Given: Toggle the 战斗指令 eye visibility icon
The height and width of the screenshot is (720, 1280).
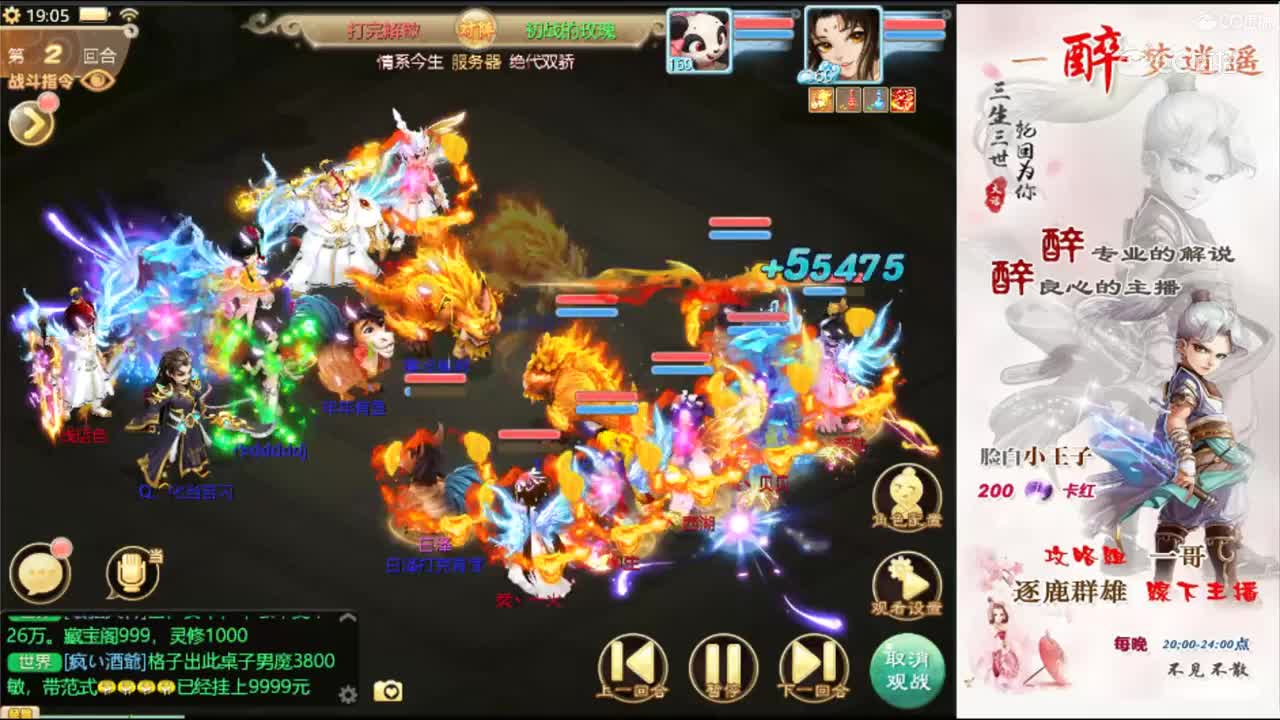Looking at the screenshot, I should [97, 81].
